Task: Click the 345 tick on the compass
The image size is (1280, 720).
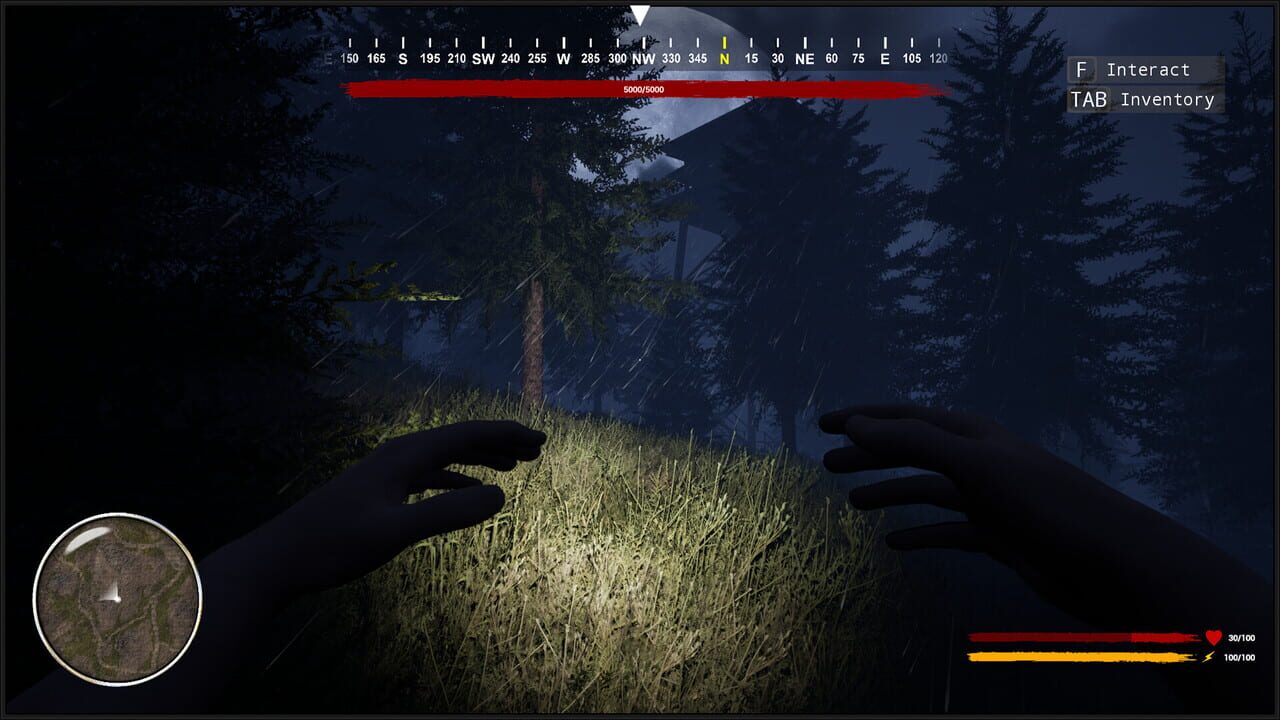Action: tap(699, 58)
